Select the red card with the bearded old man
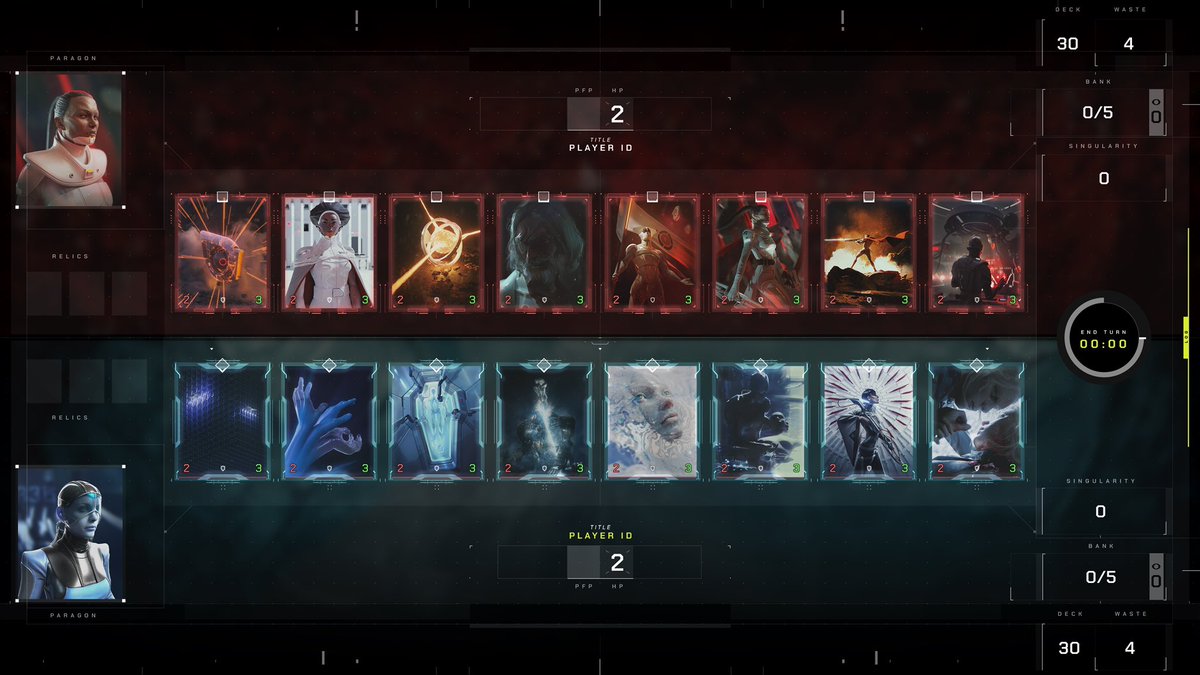The height and width of the screenshot is (675, 1200). [545, 252]
